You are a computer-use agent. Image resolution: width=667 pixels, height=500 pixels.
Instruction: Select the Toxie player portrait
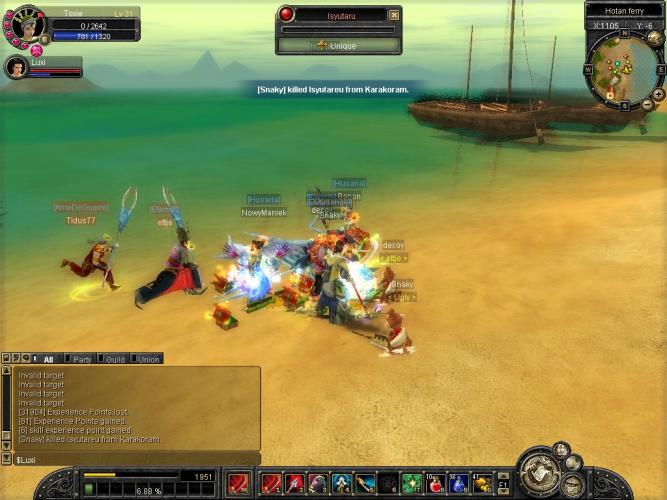(x=23, y=24)
